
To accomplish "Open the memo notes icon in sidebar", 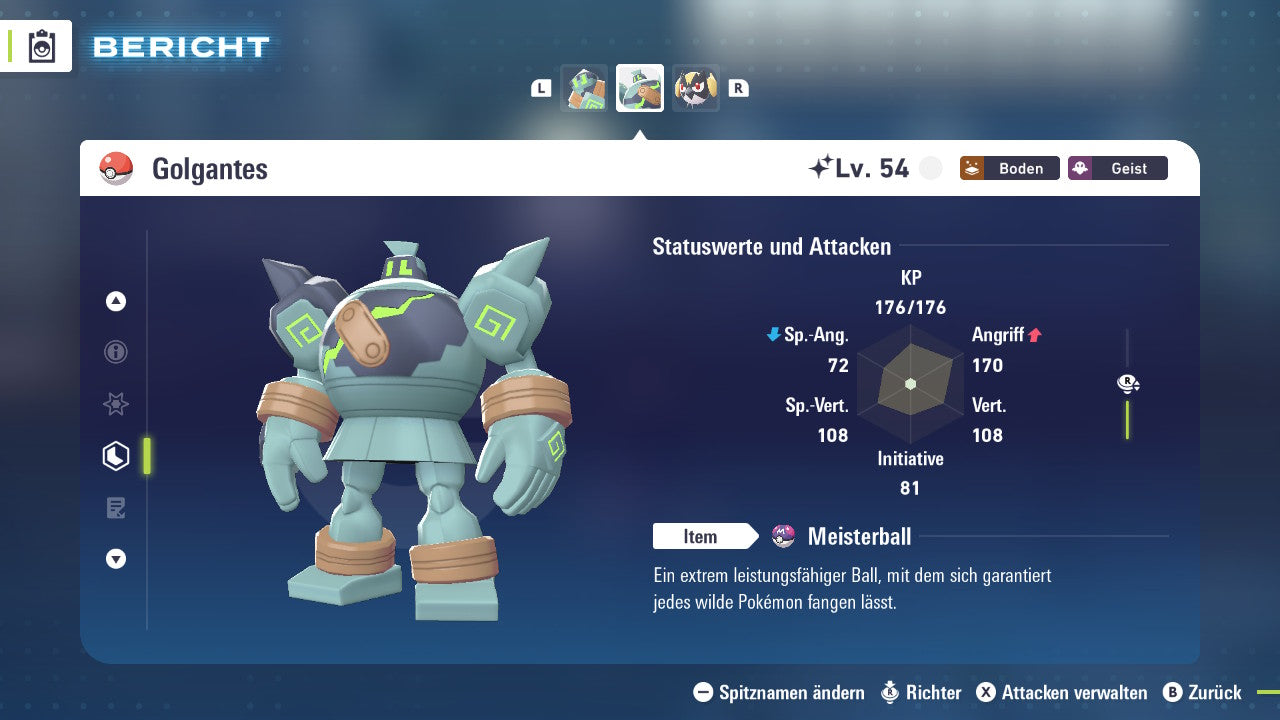I will [x=115, y=507].
